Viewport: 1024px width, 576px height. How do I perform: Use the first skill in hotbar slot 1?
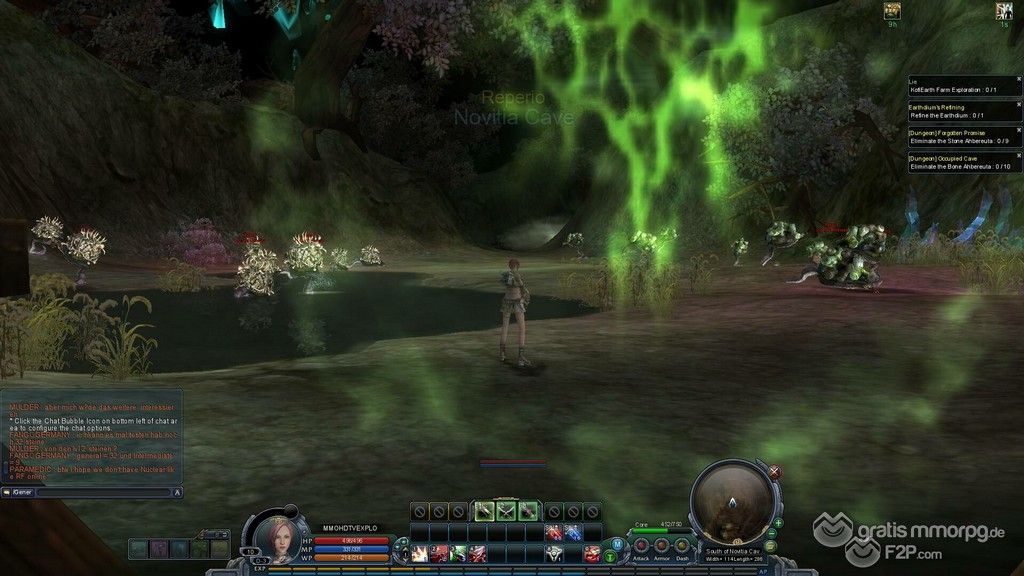point(419,553)
